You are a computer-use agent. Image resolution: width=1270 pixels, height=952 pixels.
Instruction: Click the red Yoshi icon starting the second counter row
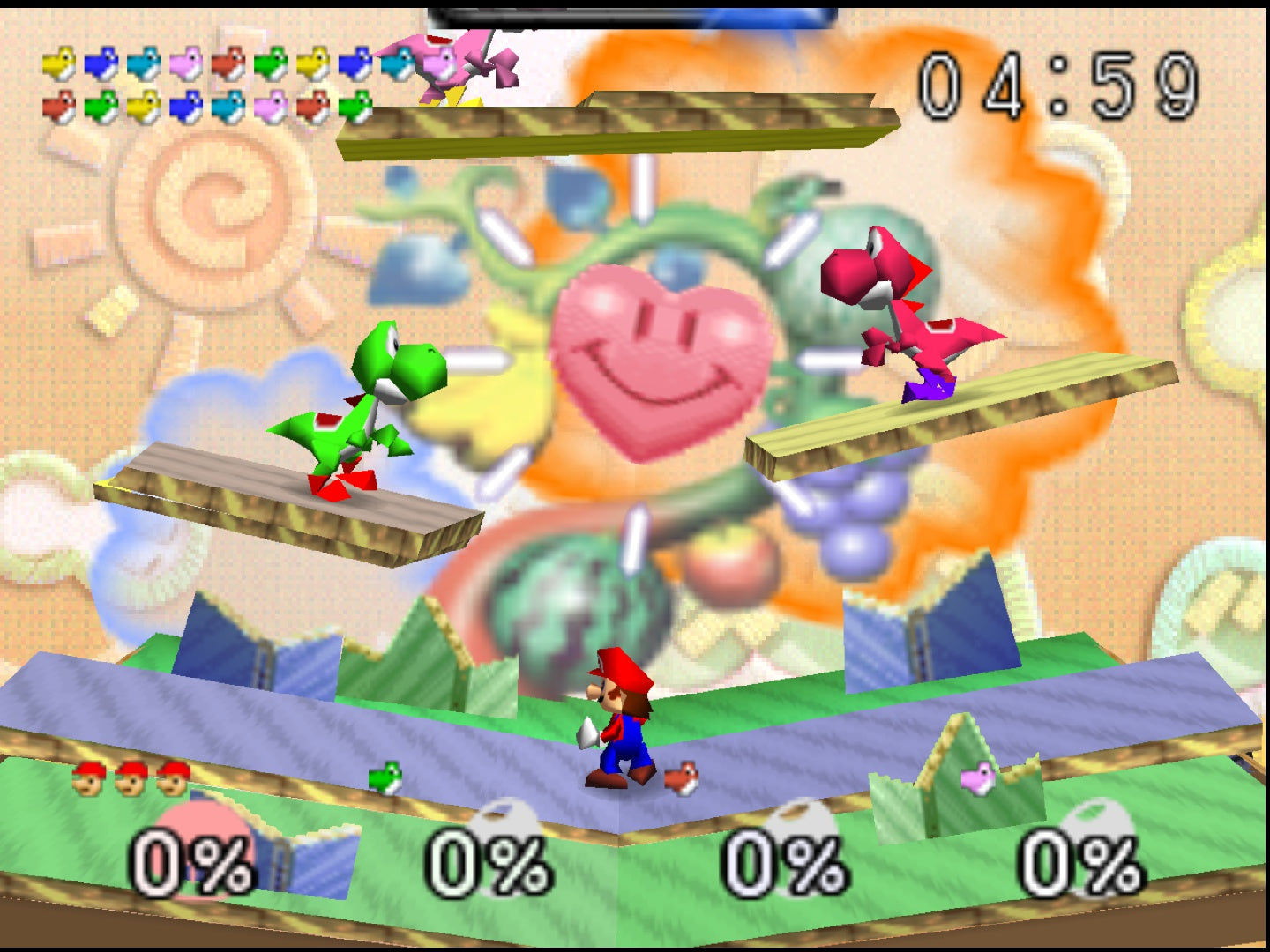59,105
